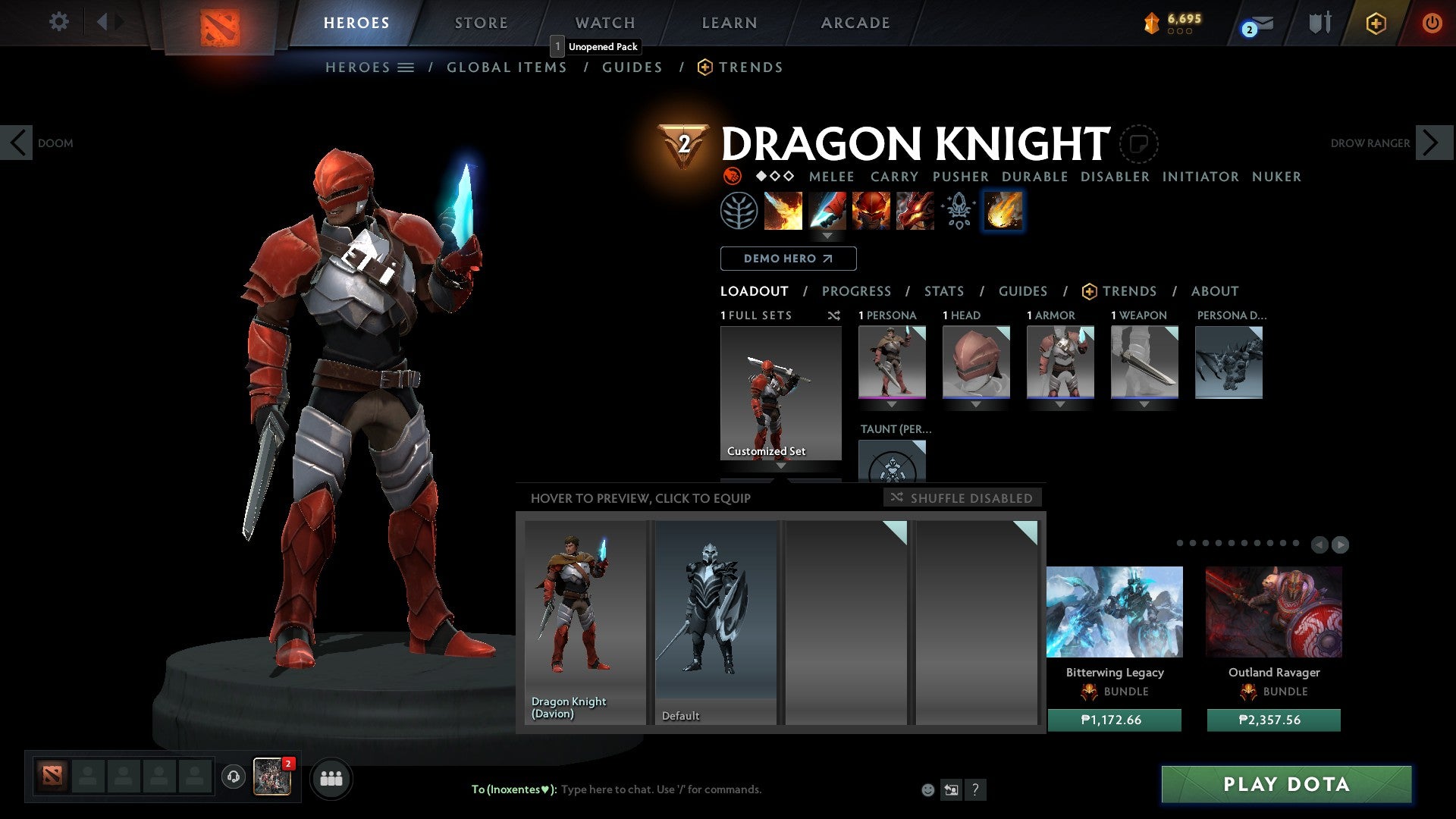
Task: Click the chat help question mark icon
Action: 975,790
